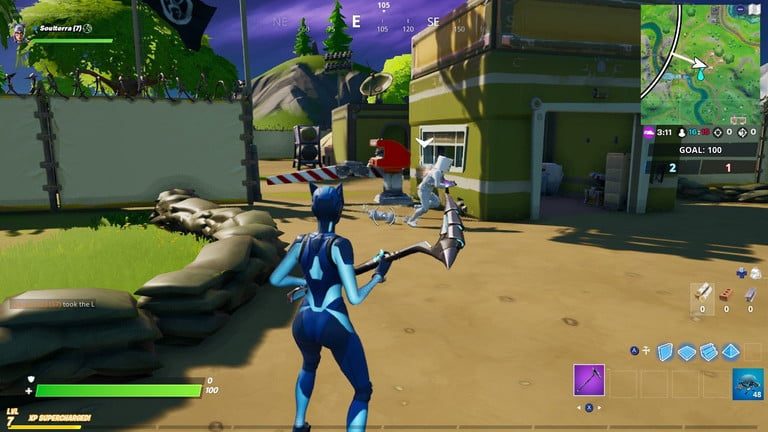Choose the stairs building piece
This screenshot has width=768, height=432.
coord(706,350)
